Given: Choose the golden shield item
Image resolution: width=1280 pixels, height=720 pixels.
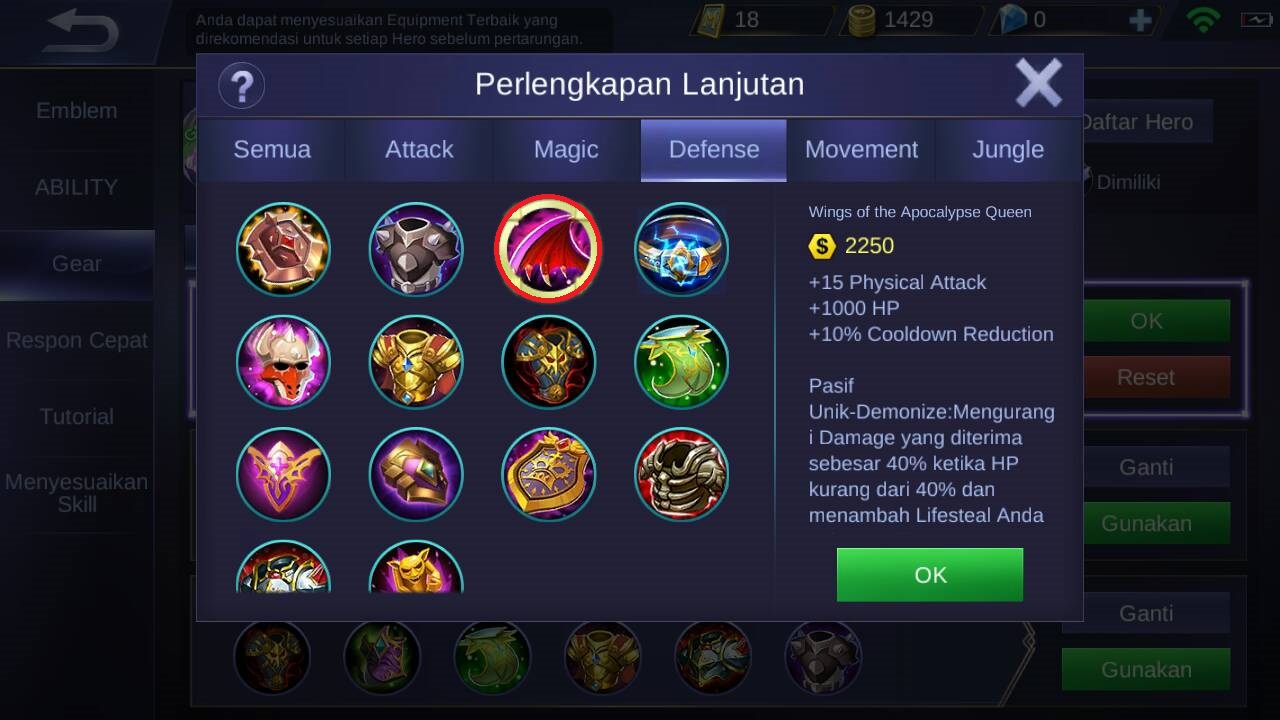Looking at the screenshot, I should coord(548,475).
